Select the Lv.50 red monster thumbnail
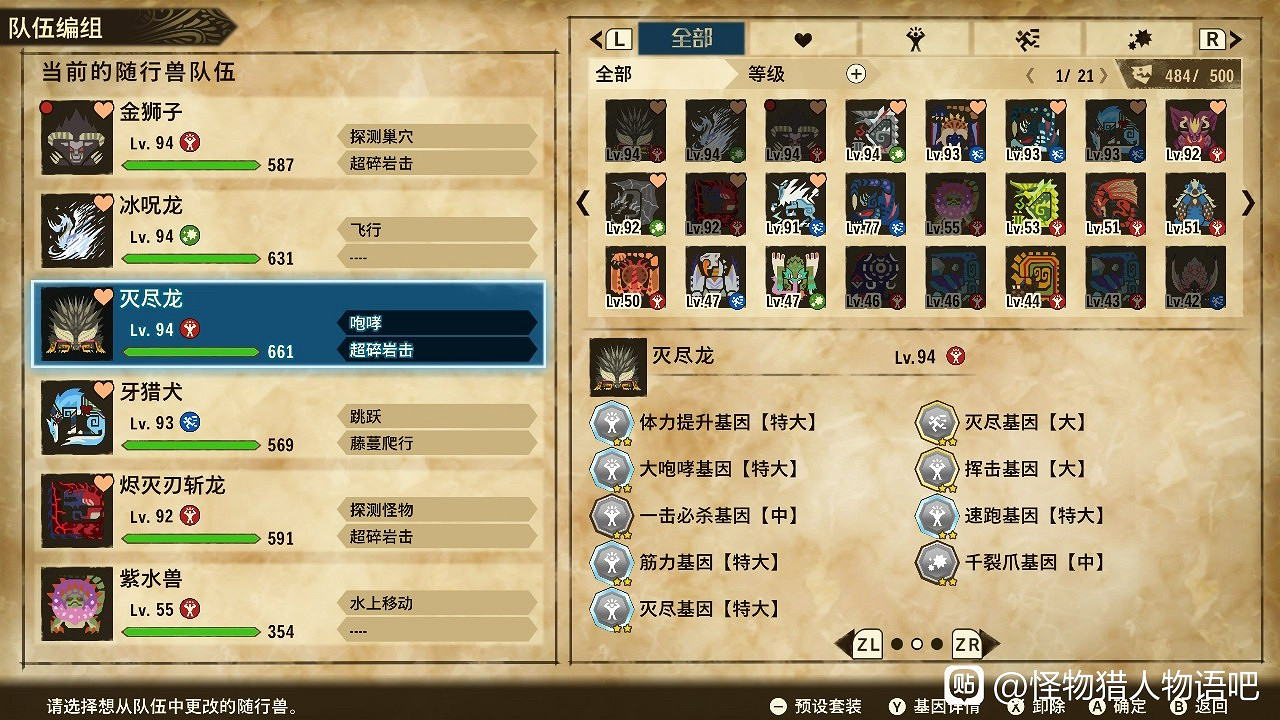1280x720 pixels. [x=635, y=277]
